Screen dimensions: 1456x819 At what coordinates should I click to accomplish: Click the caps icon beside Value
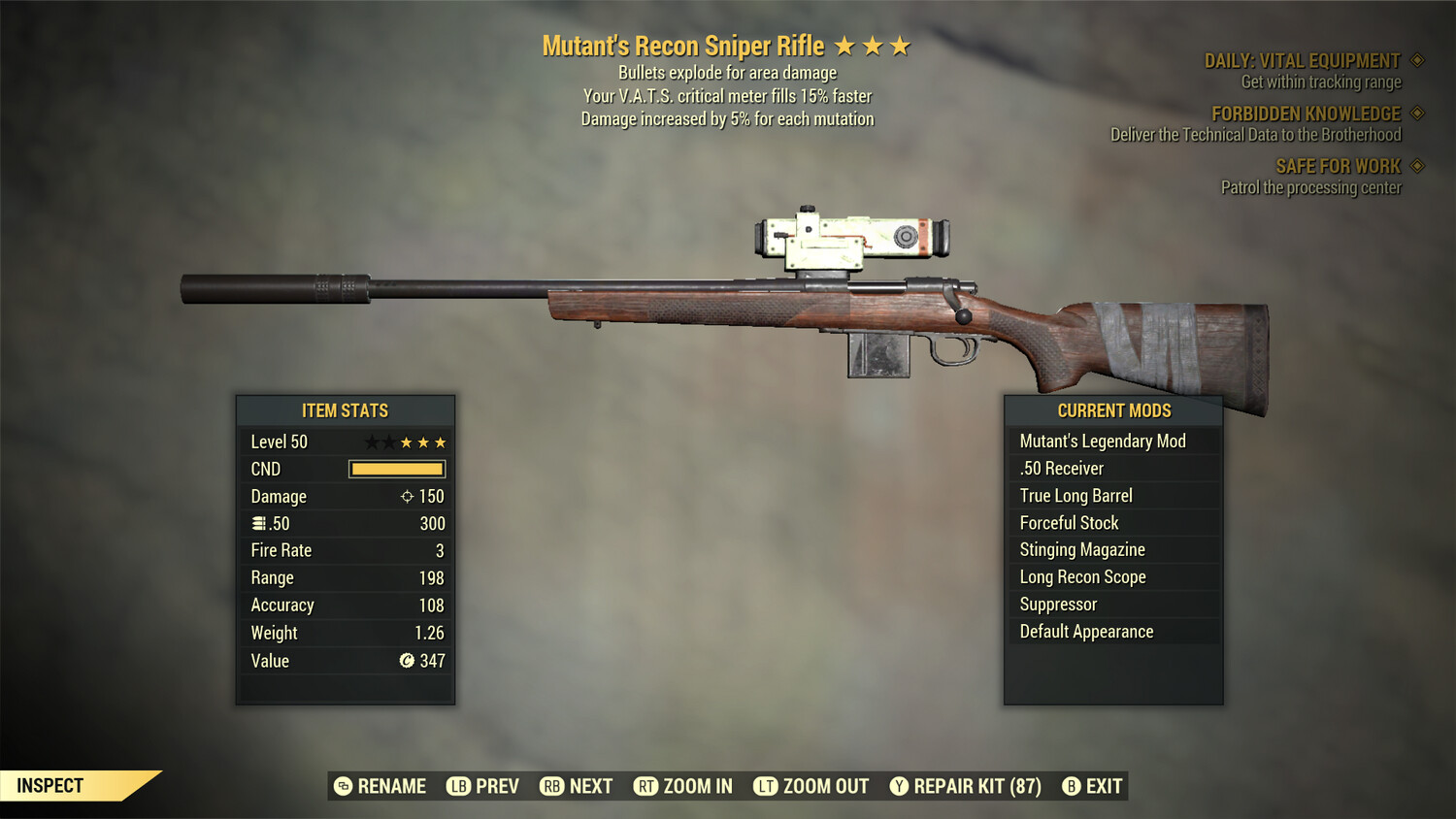[x=408, y=661]
